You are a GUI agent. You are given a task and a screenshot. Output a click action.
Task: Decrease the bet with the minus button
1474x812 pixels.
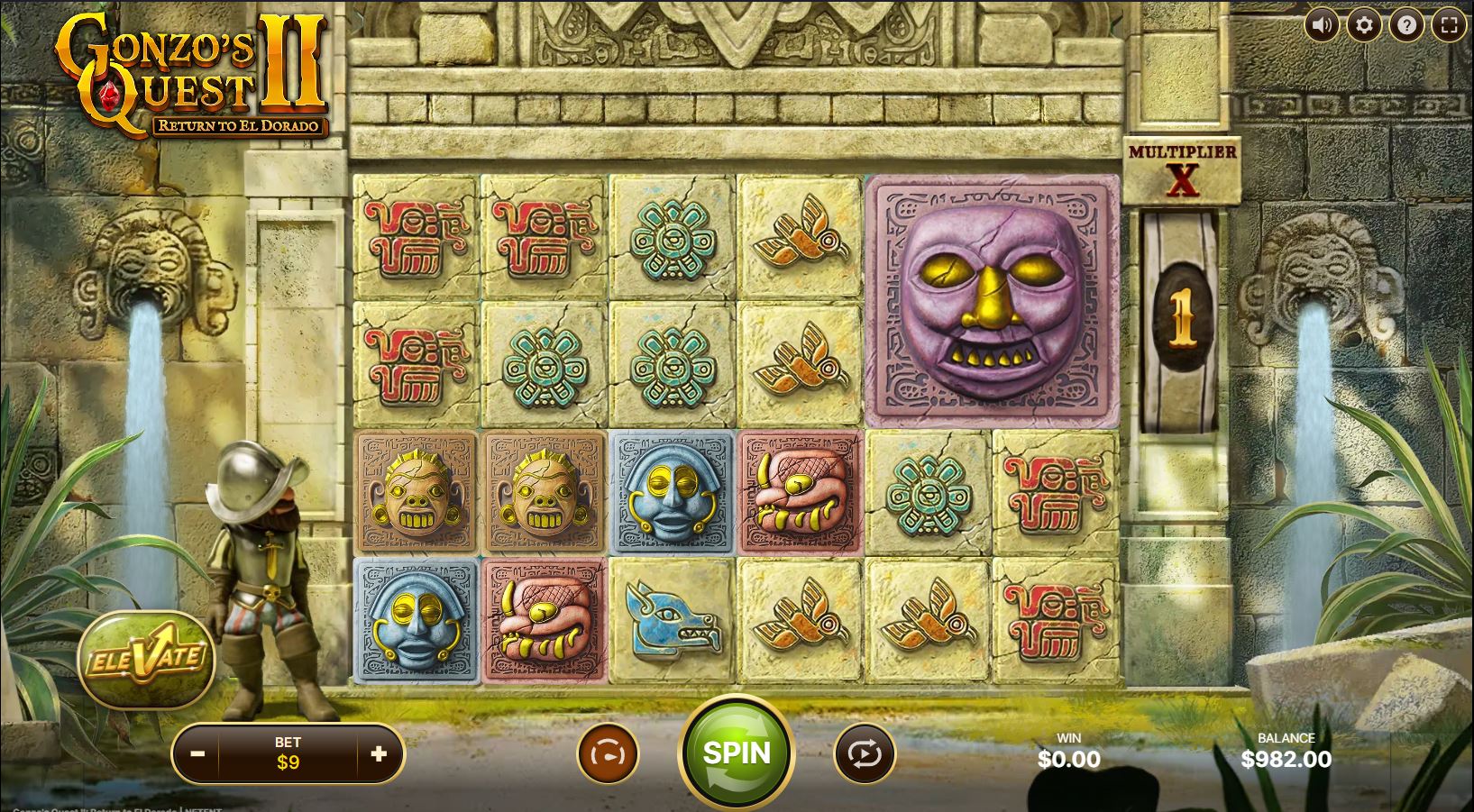pos(197,753)
